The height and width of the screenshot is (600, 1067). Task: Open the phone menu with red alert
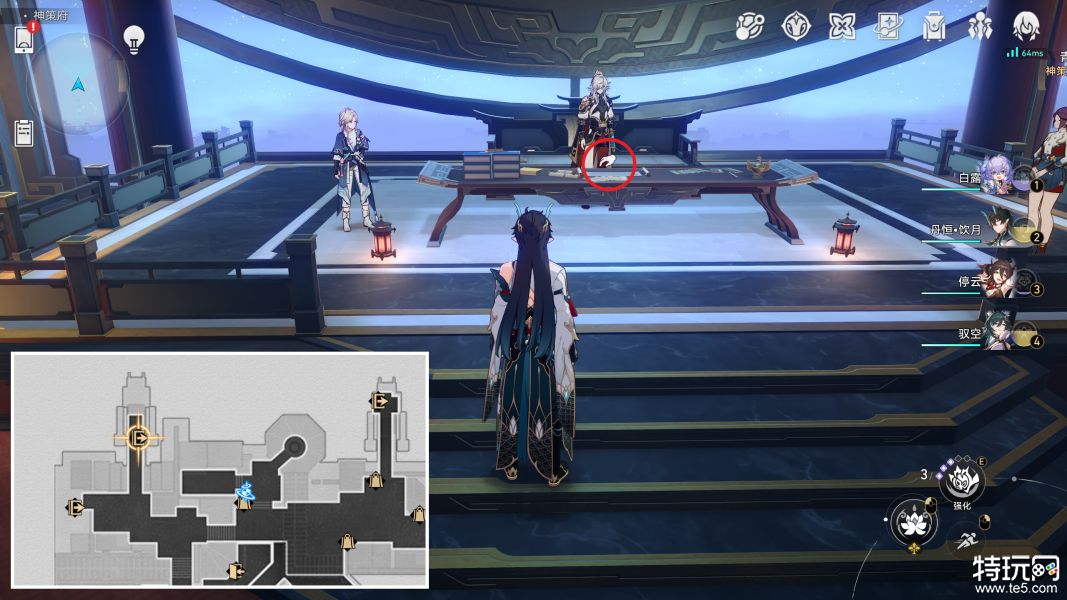click(24, 39)
